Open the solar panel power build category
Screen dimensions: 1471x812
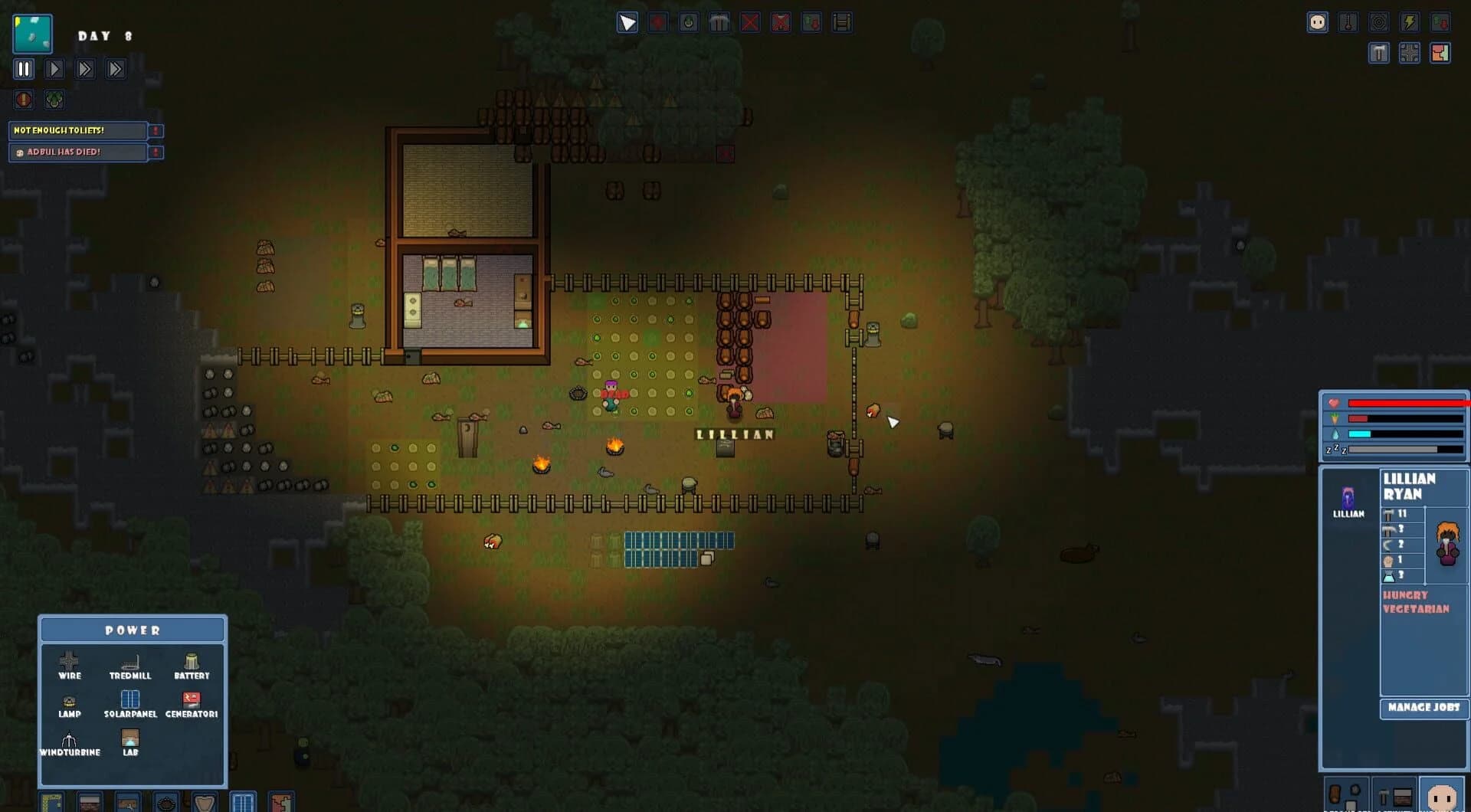click(x=243, y=801)
